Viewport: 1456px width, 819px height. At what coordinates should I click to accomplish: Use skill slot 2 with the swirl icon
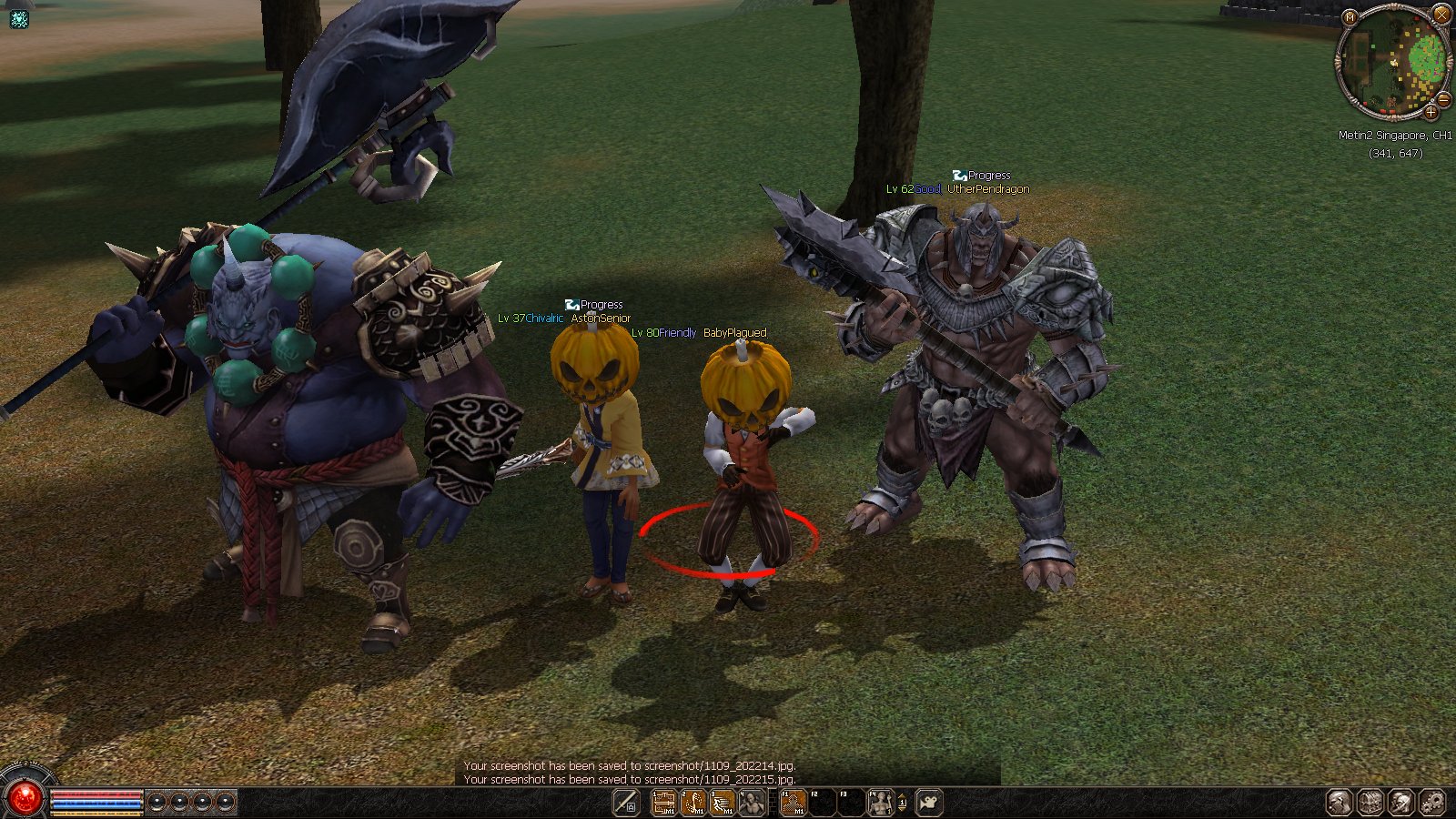coord(693,803)
